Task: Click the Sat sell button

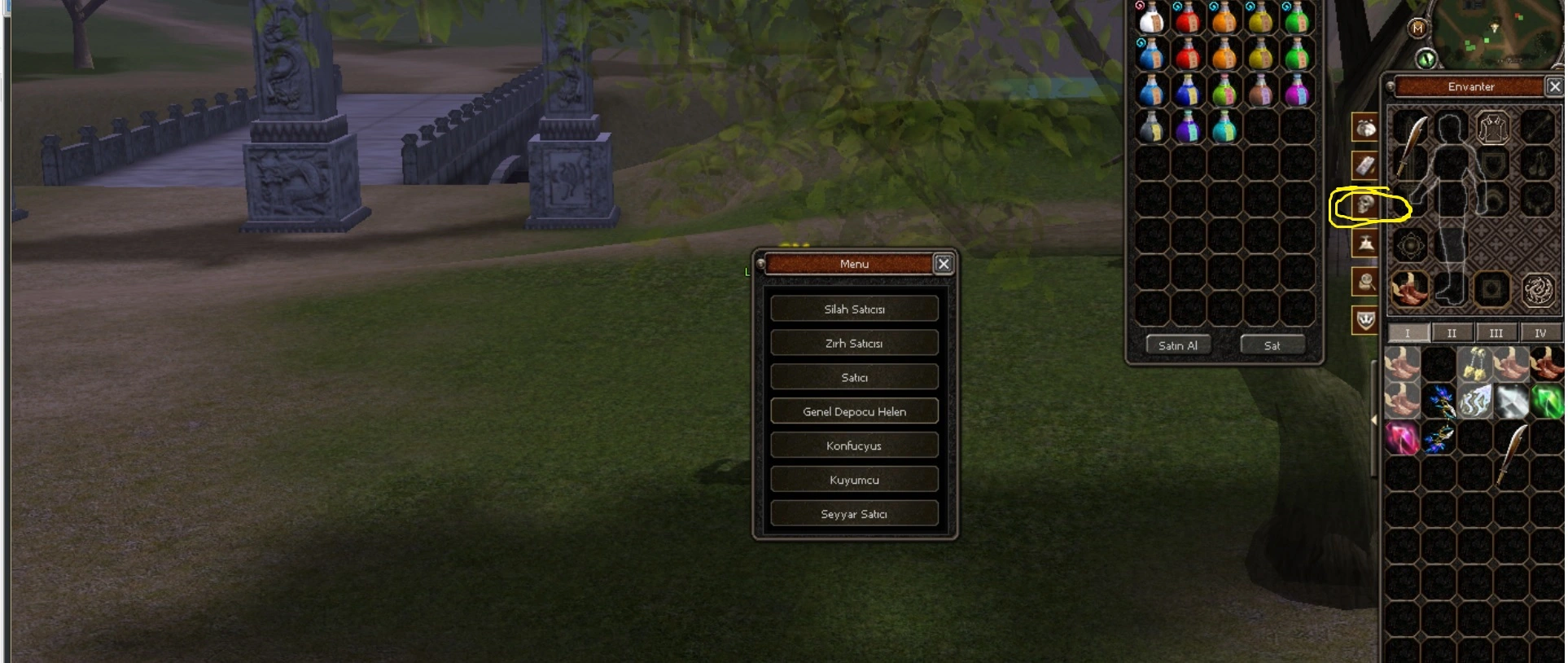Action: pyautogui.click(x=1272, y=345)
